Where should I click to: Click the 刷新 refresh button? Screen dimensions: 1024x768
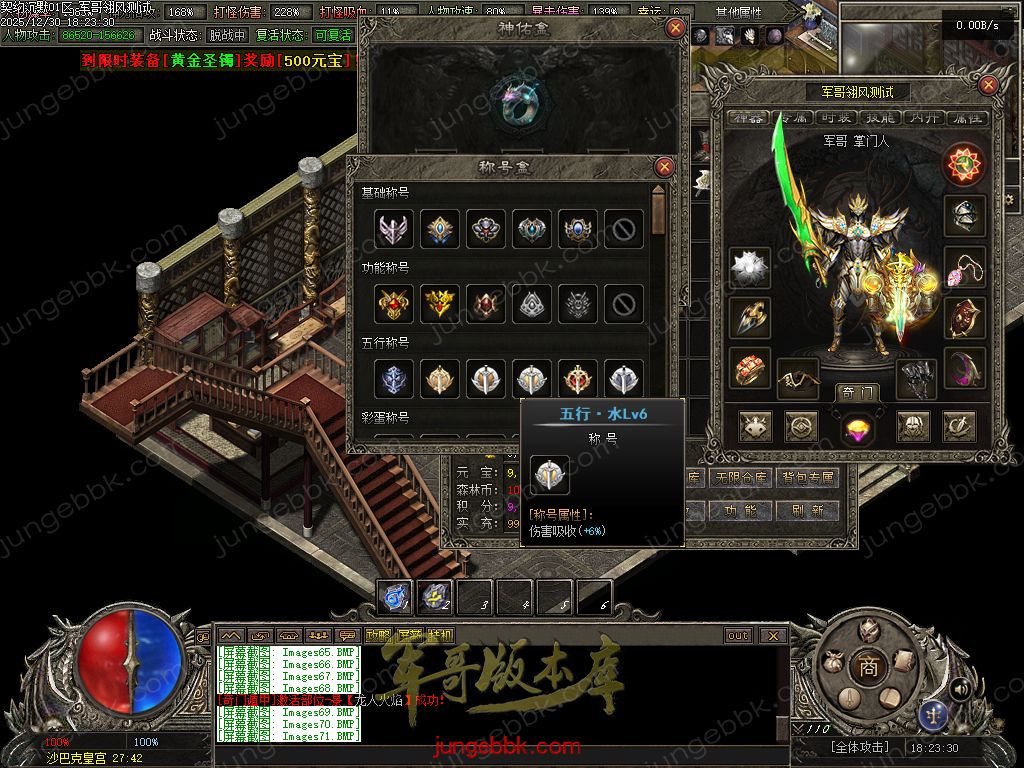click(807, 510)
